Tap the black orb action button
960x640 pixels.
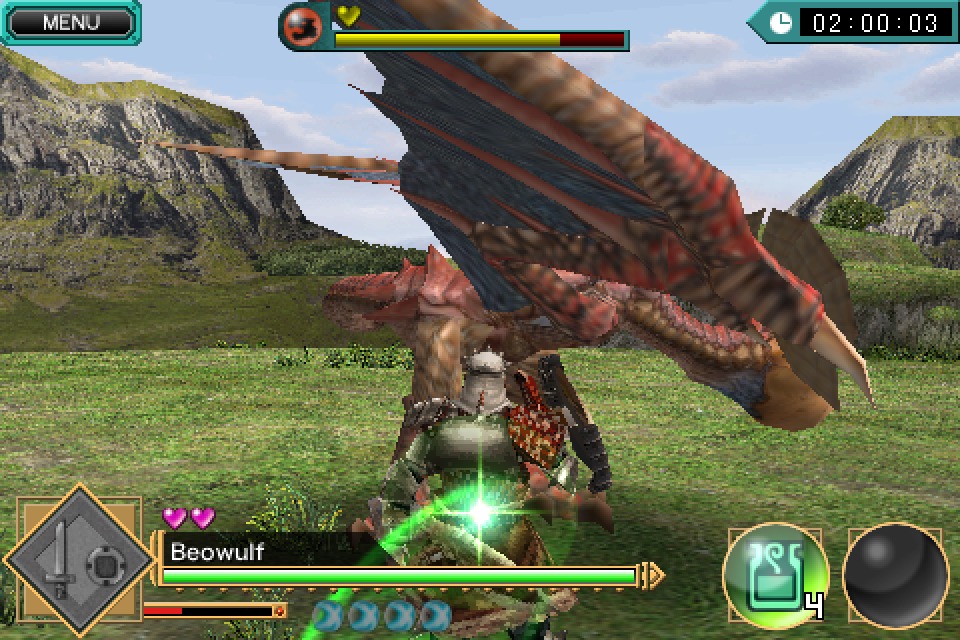[x=895, y=576]
